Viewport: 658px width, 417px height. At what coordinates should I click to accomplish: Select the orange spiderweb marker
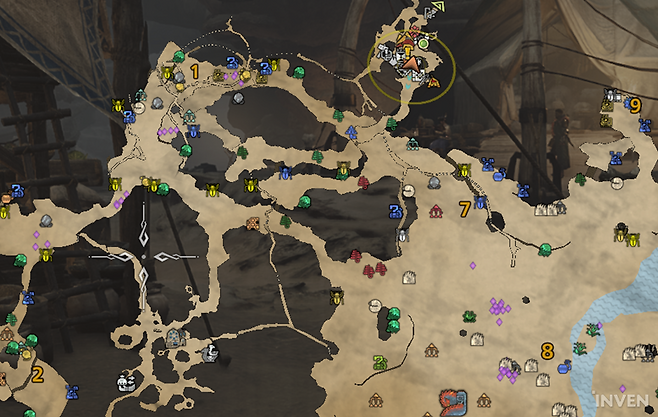point(253,222)
